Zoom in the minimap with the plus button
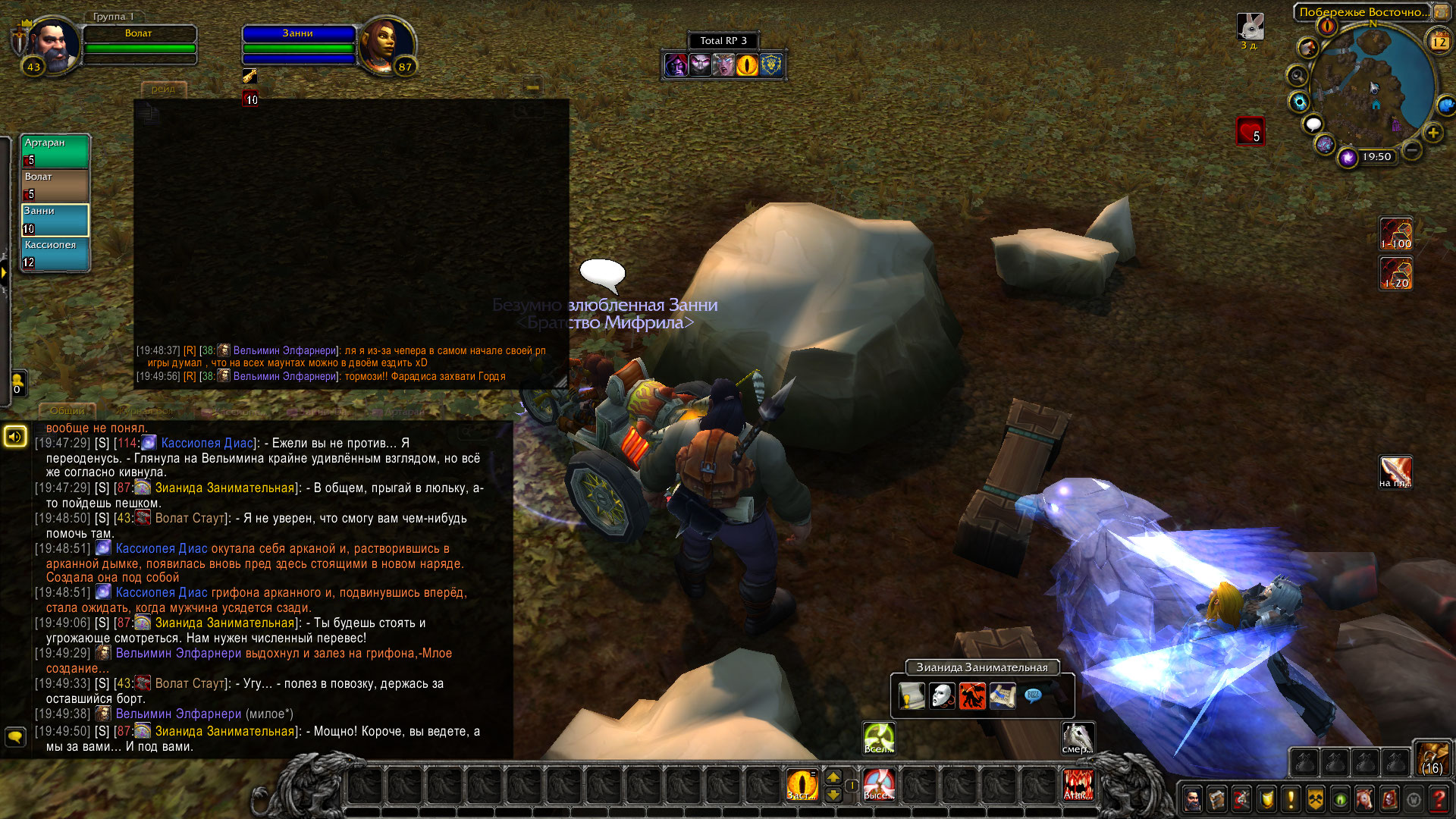1456x819 pixels. coord(1433,133)
